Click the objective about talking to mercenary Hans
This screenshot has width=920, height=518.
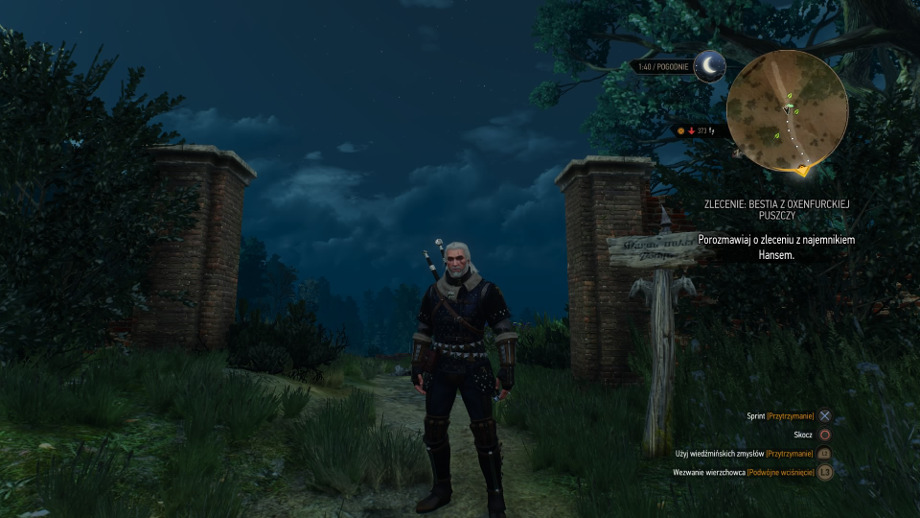click(x=776, y=247)
